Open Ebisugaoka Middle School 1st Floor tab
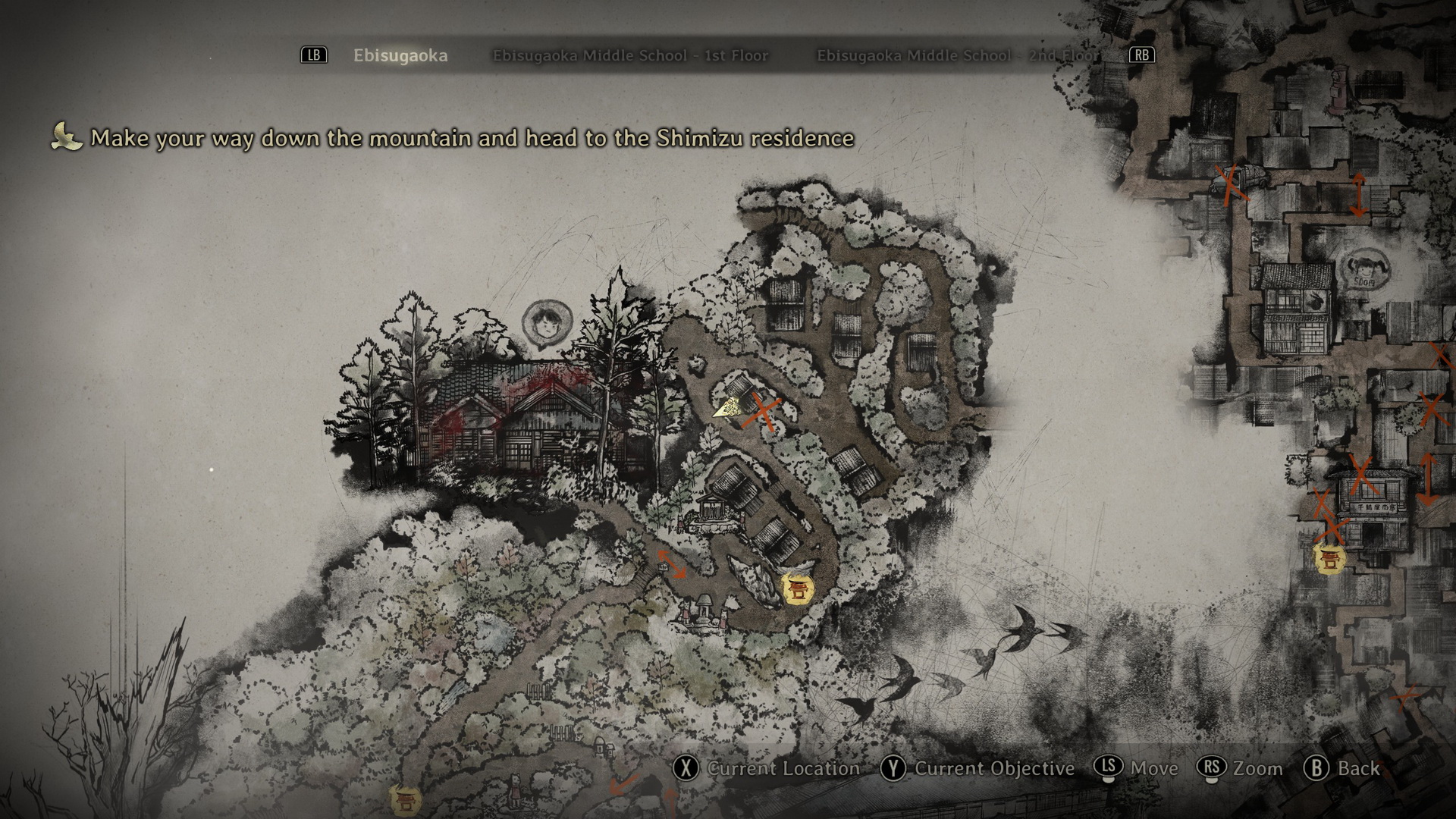 pos(630,55)
